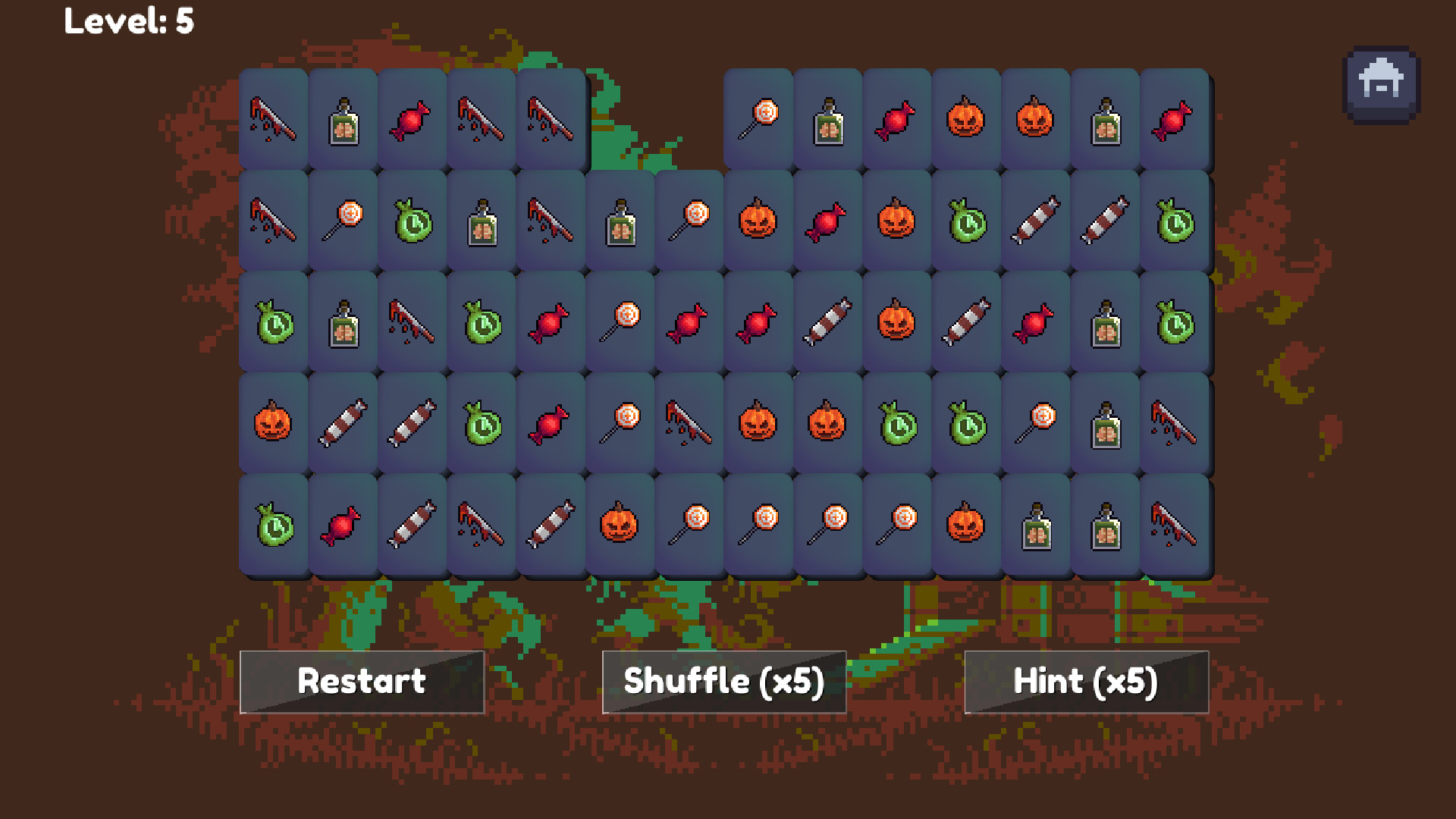Click the pumpkin tile in the bottom row
Screen dimensions: 1456x819
(620, 525)
